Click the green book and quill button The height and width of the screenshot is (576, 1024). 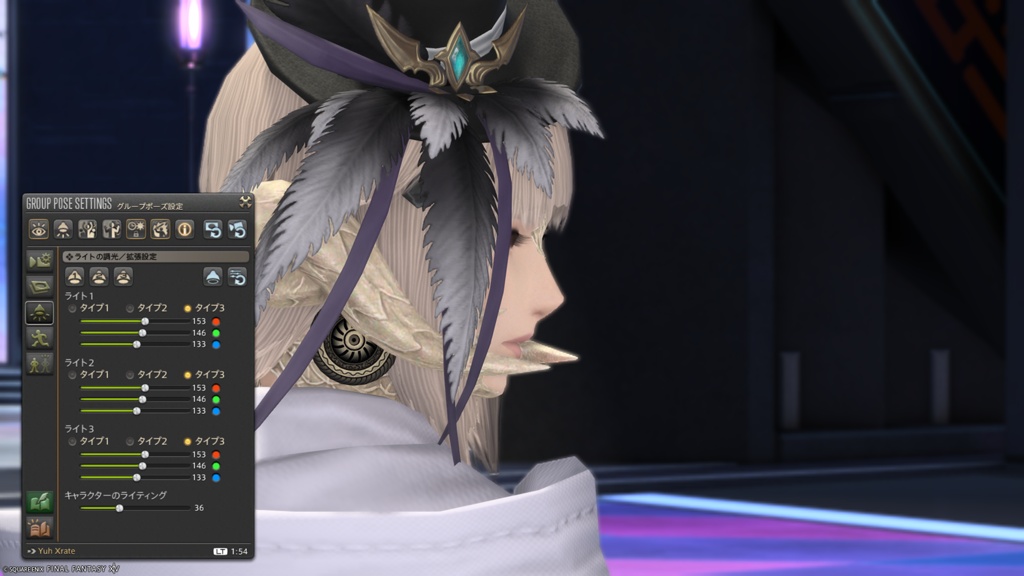pos(39,500)
